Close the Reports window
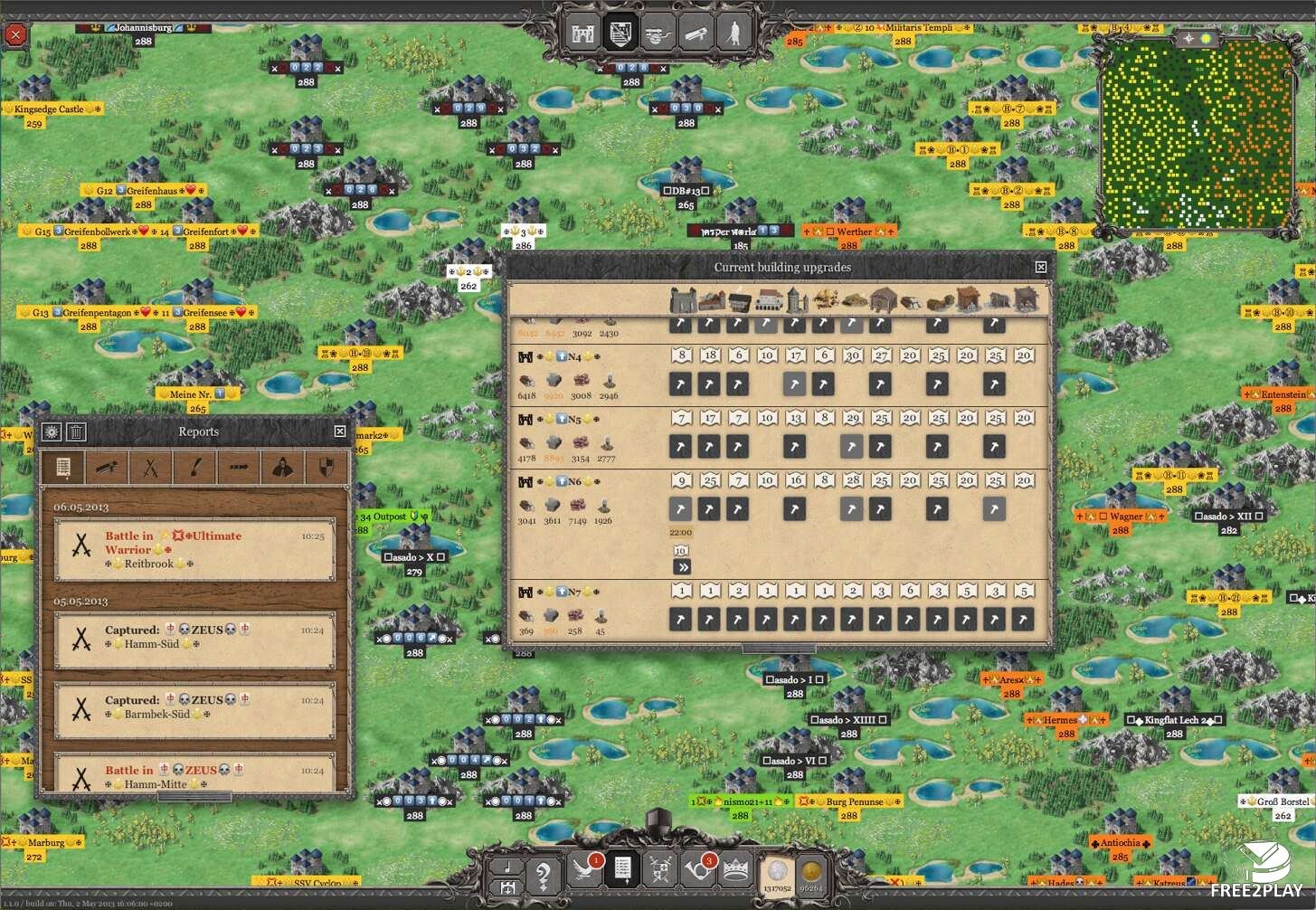Viewport: 1316px width, 910px height. 340,431
